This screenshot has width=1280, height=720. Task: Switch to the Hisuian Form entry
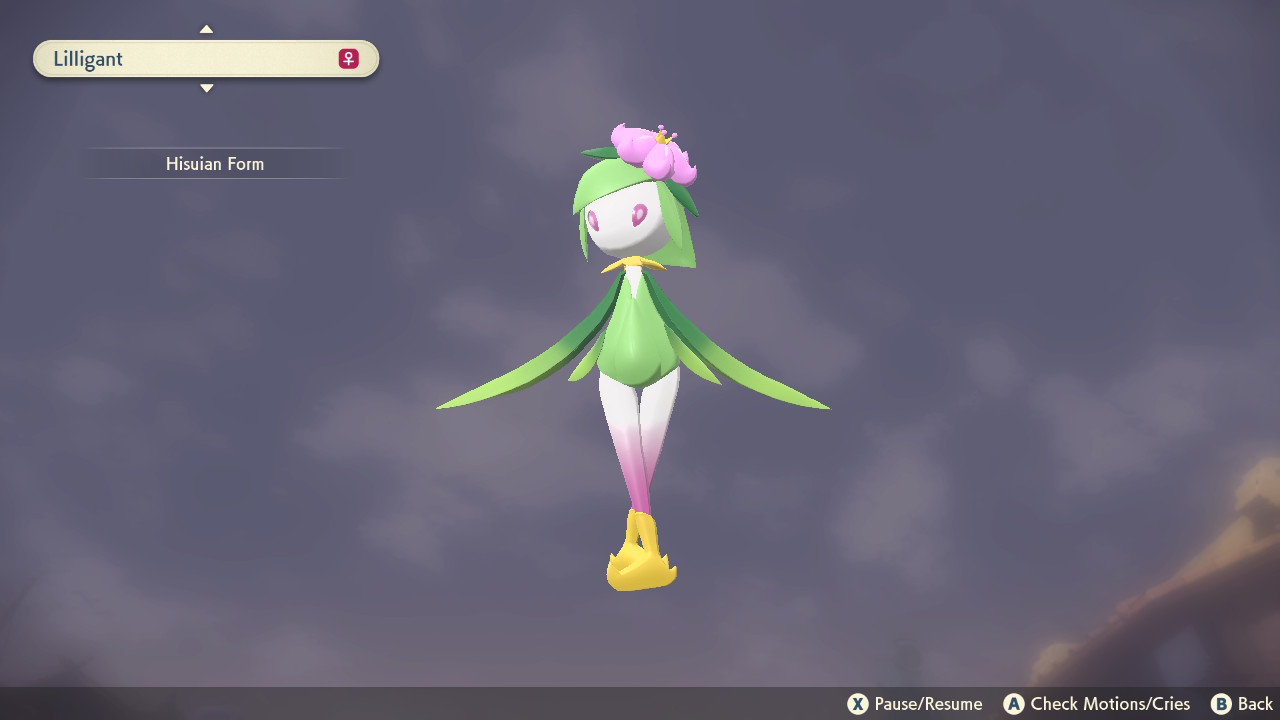215,163
